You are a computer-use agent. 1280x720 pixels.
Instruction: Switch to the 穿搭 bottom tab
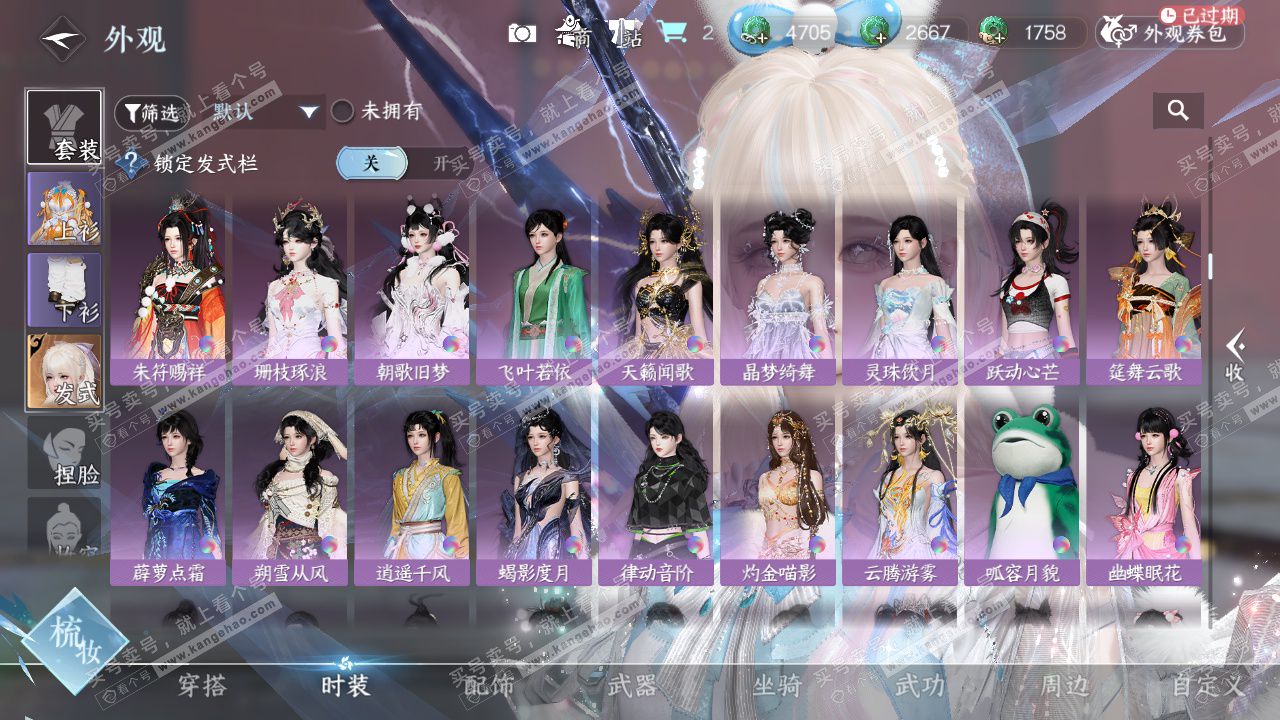tap(202, 686)
